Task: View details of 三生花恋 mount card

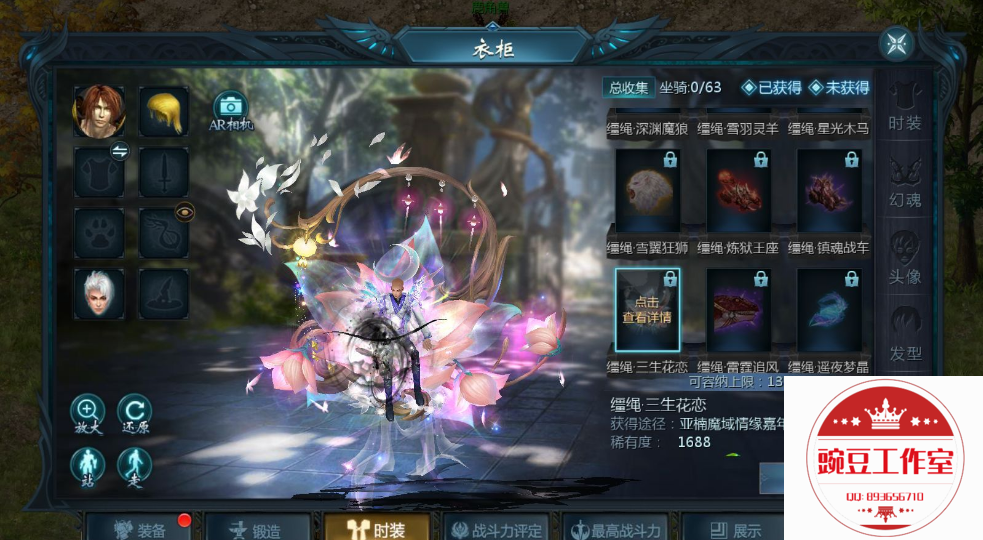Action: [x=647, y=310]
